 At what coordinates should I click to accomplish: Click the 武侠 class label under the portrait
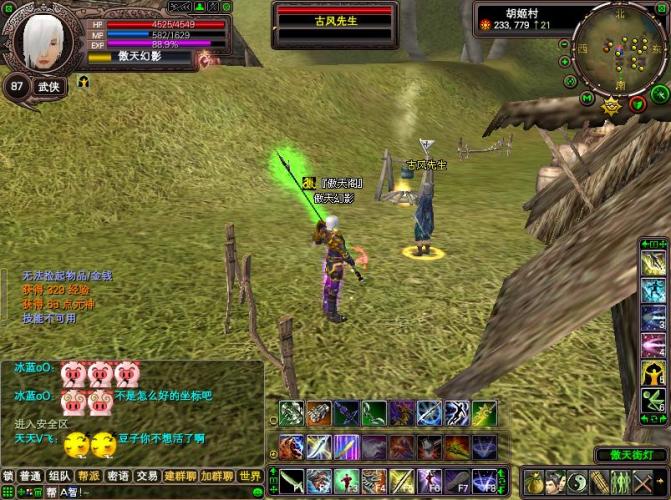48,86
